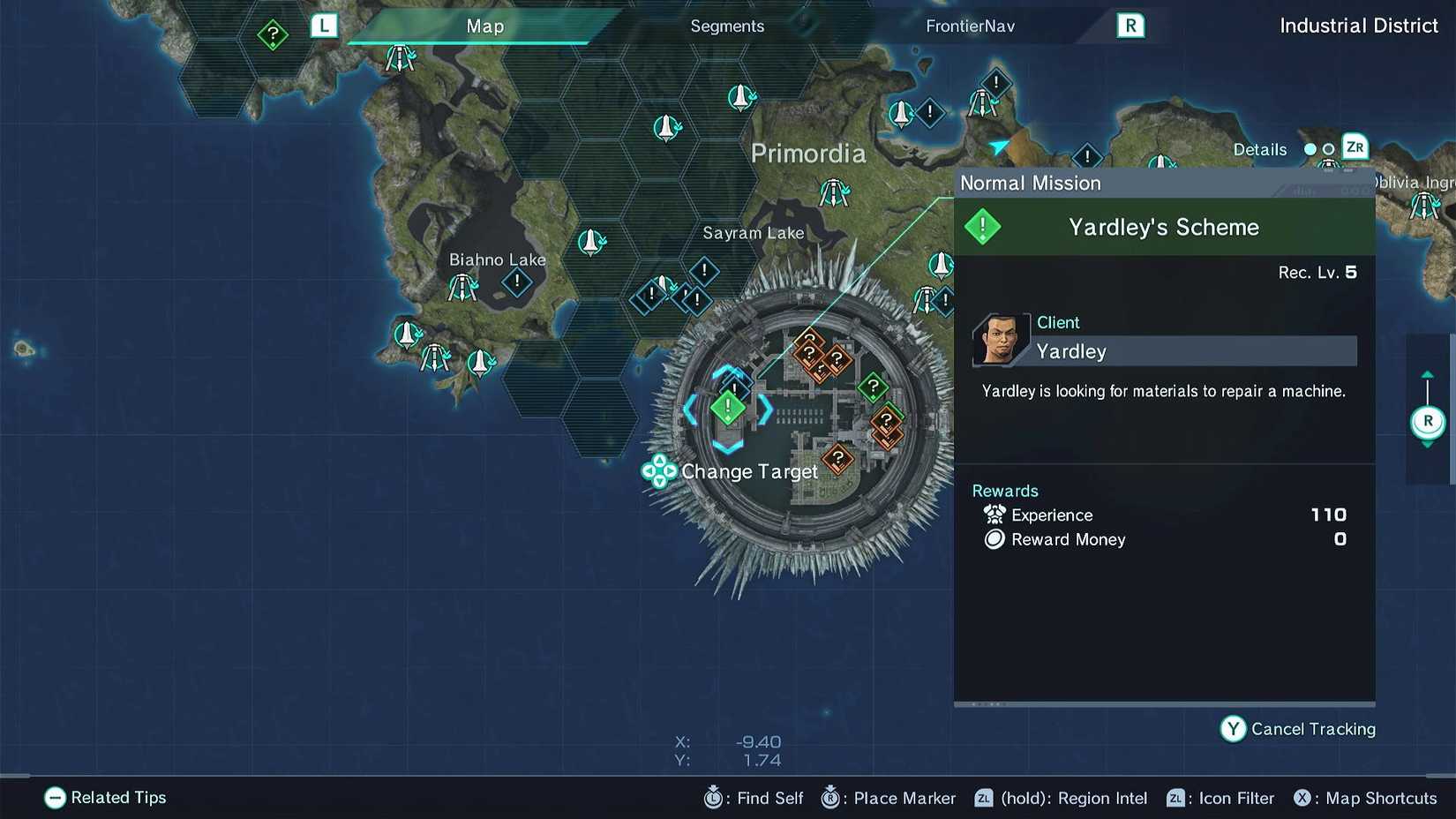The width and height of the screenshot is (1456, 819).
Task: Click the Change Target d-pad control
Action: (660, 471)
